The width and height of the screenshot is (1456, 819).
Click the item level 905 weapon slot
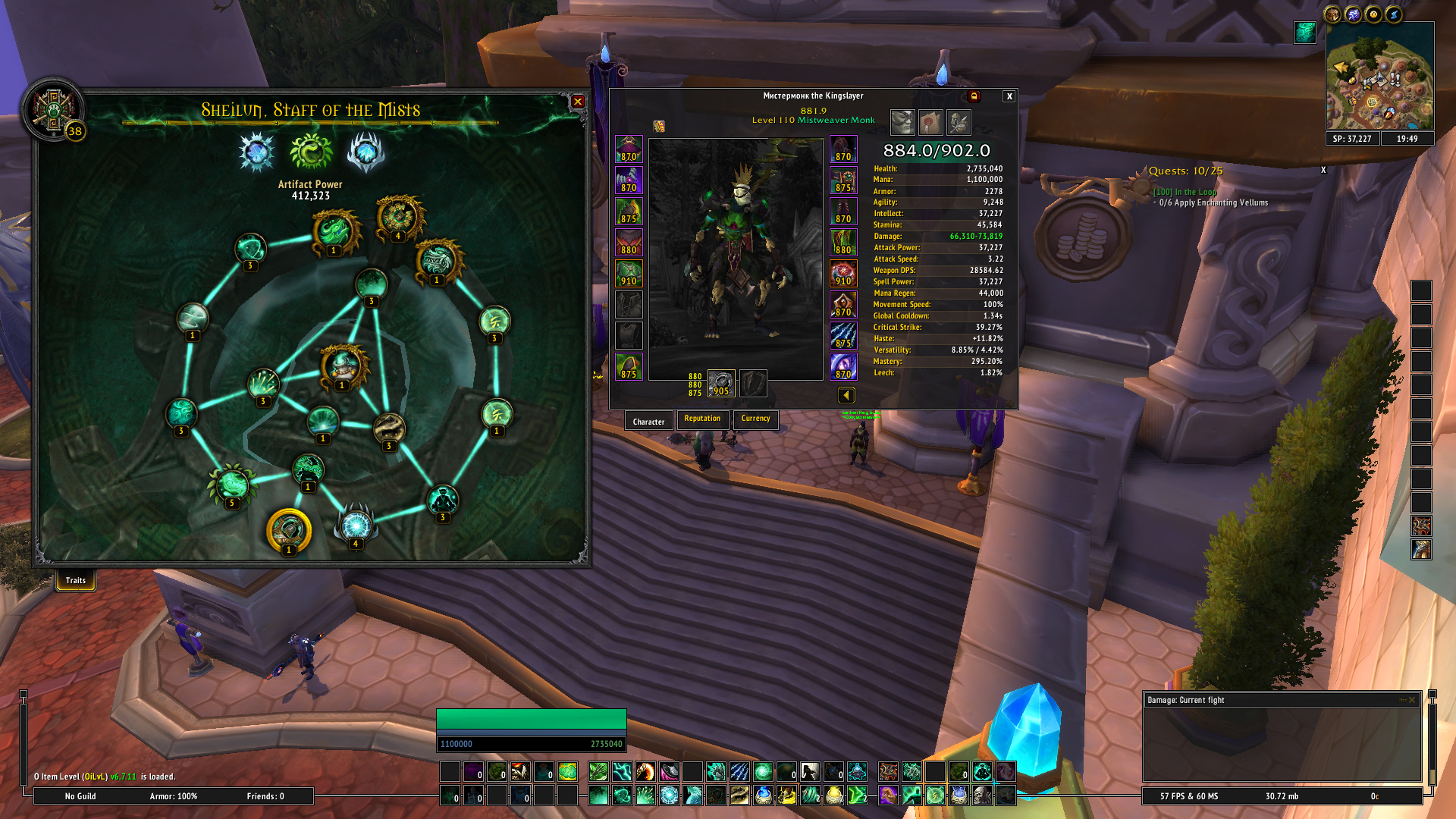[x=721, y=383]
